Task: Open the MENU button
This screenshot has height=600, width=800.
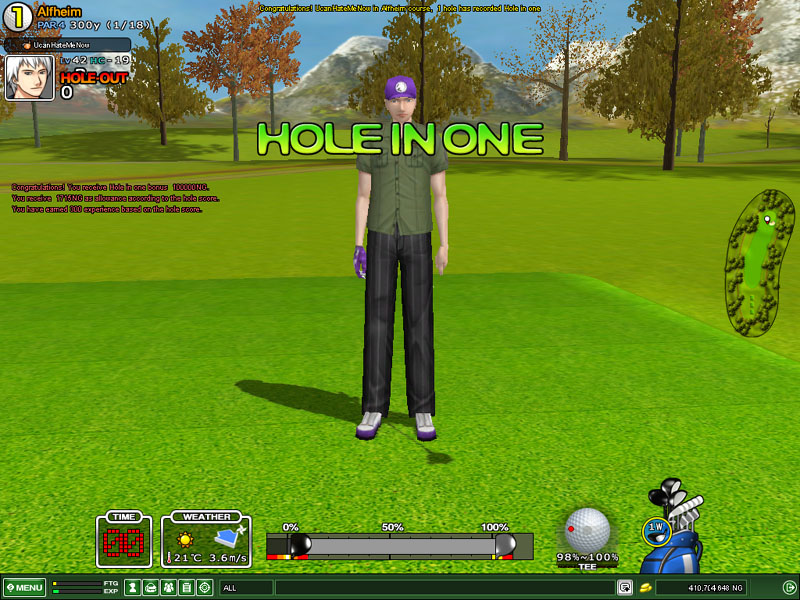Action: click(24, 587)
